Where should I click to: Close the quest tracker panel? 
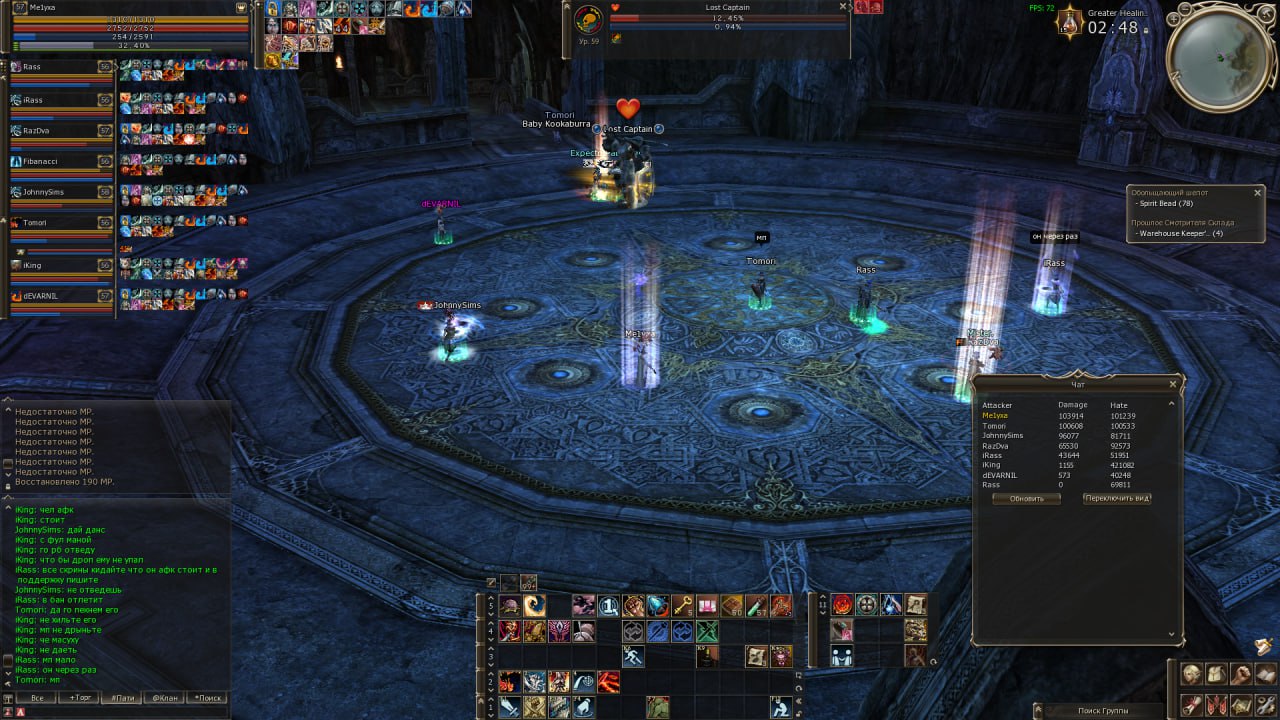pos(1257,192)
